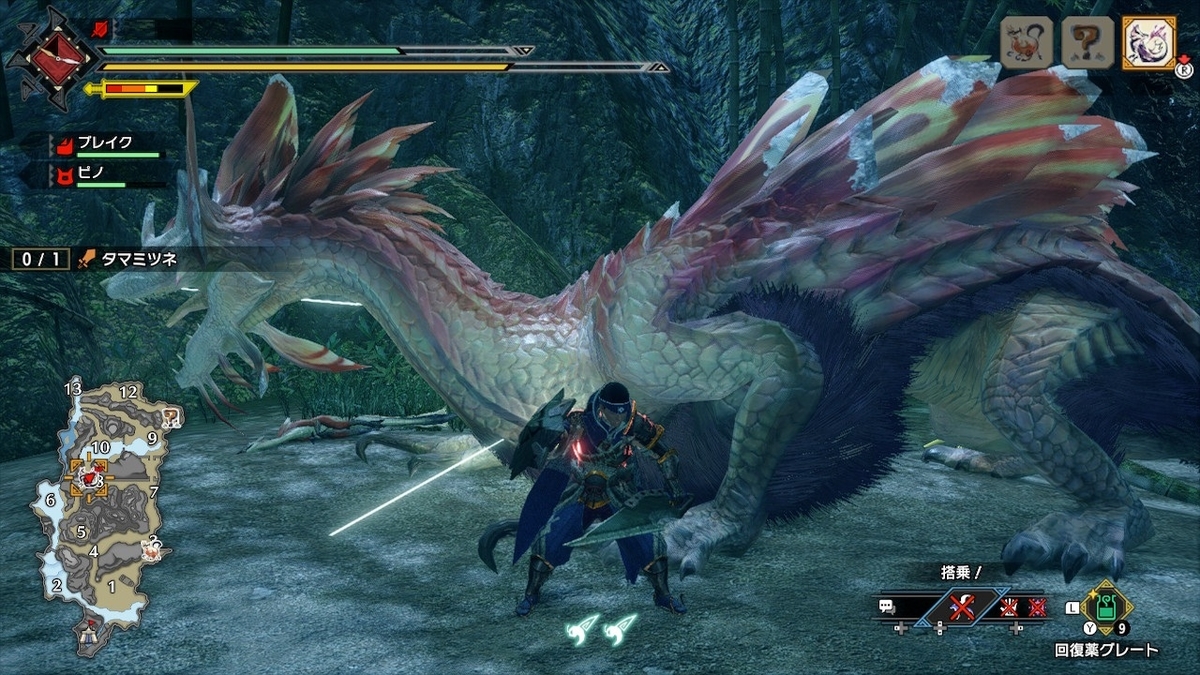Select the orange monster target icon
The height and width of the screenshot is (675, 1200).
(x=1026, y=43)
